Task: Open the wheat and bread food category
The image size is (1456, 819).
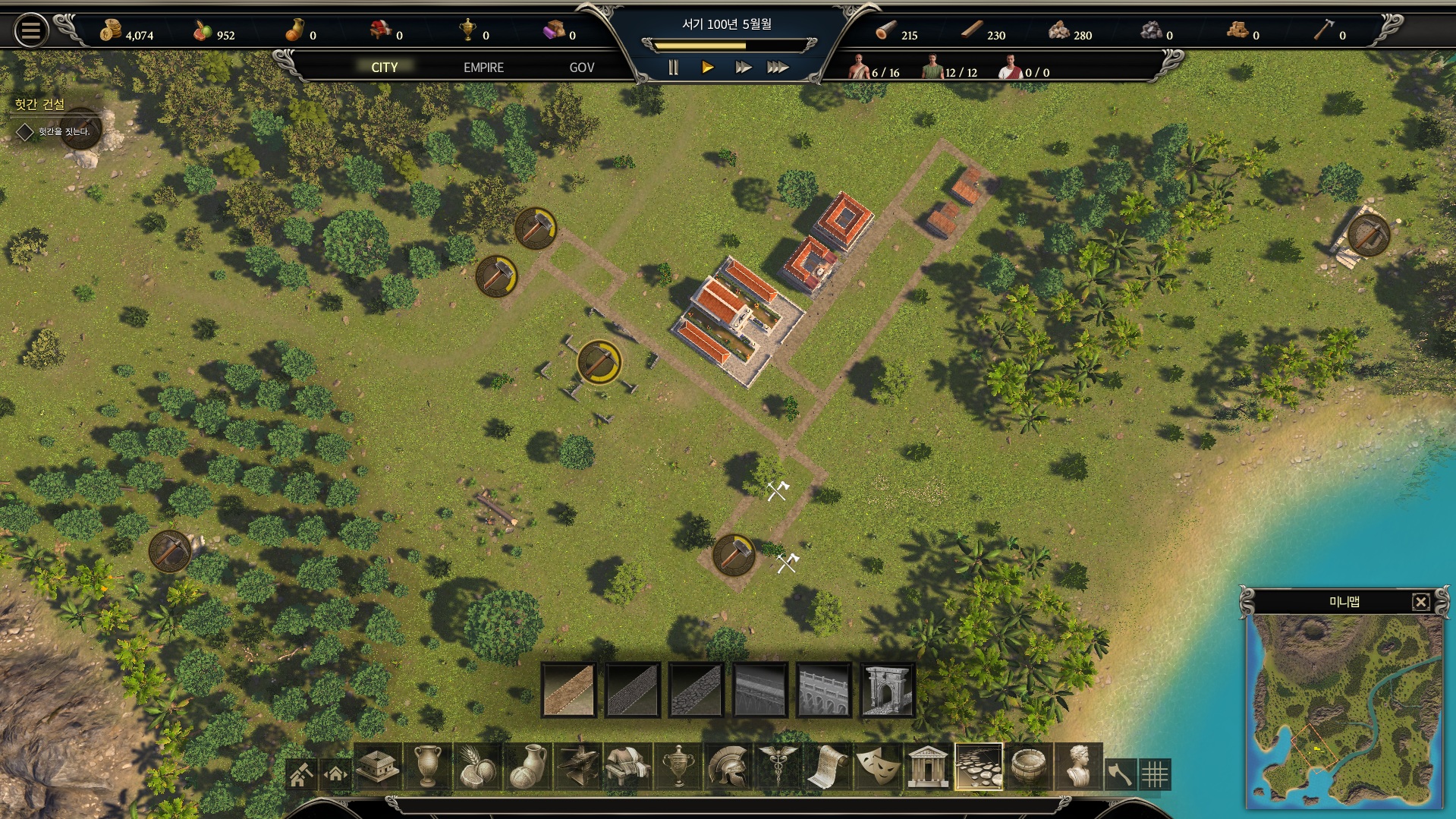Action: 477,767
